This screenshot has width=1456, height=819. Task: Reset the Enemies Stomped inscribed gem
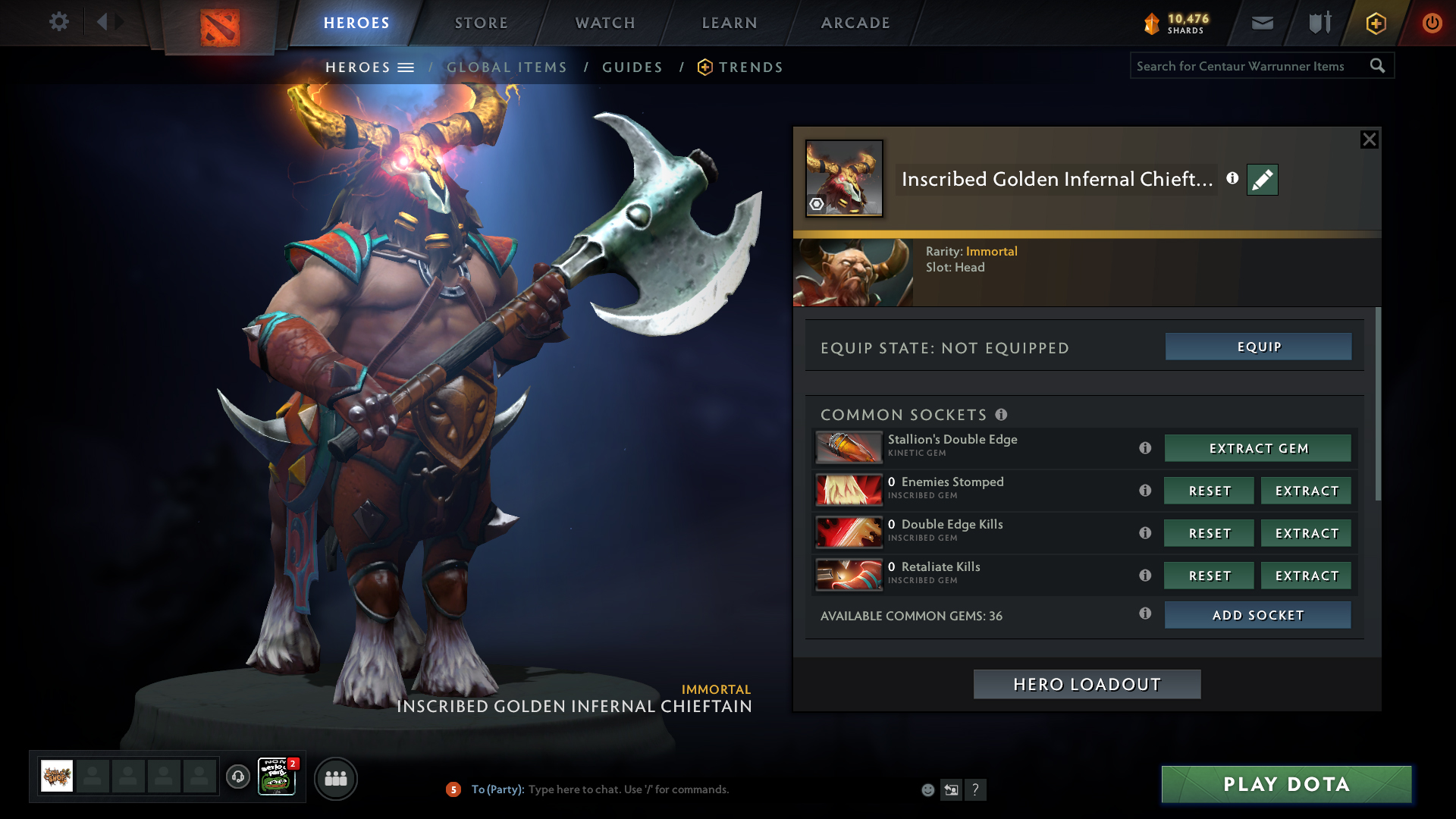click(1210, 491)
